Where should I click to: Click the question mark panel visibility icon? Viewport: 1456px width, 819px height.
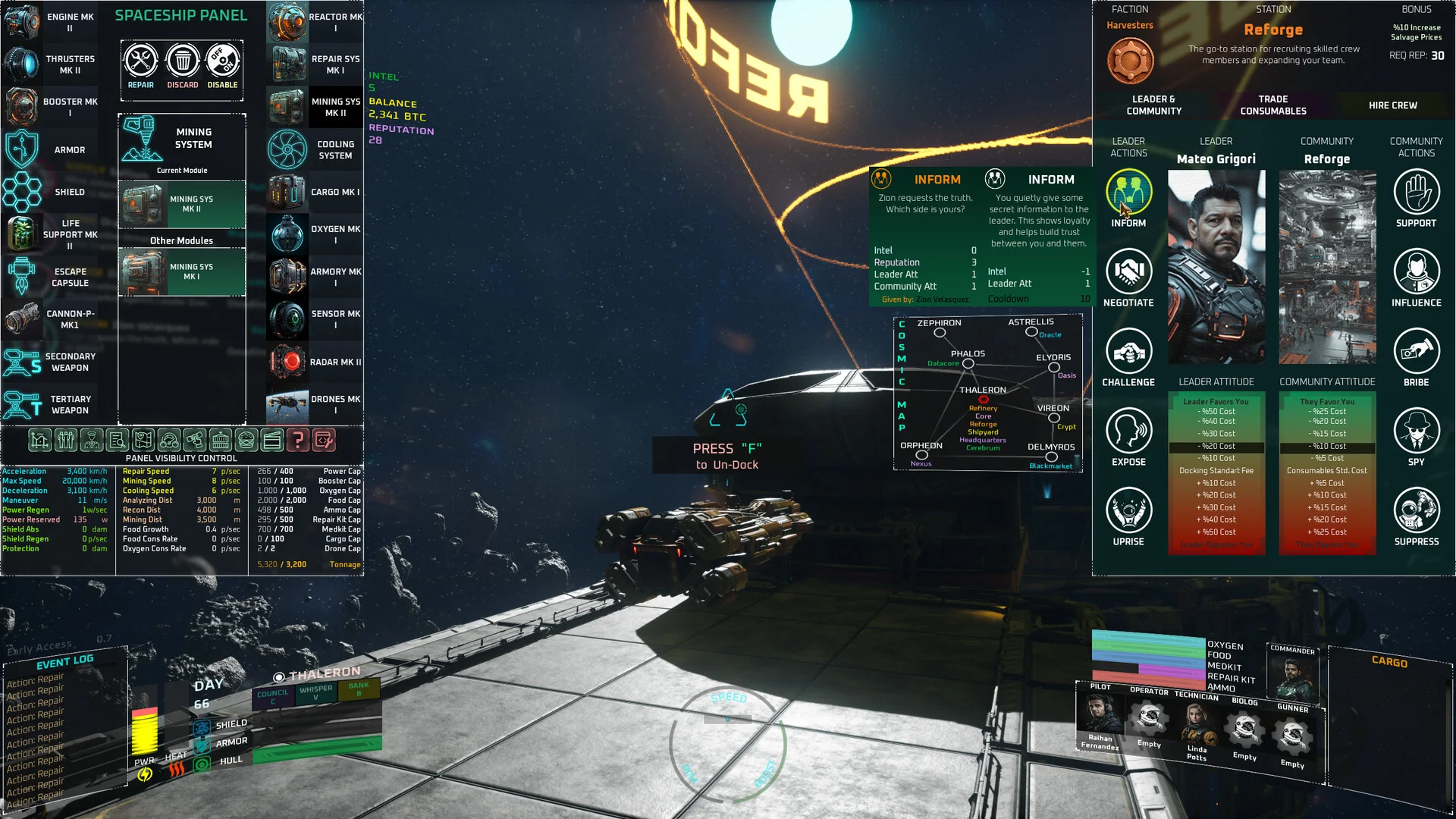click(x=298, y=440)
